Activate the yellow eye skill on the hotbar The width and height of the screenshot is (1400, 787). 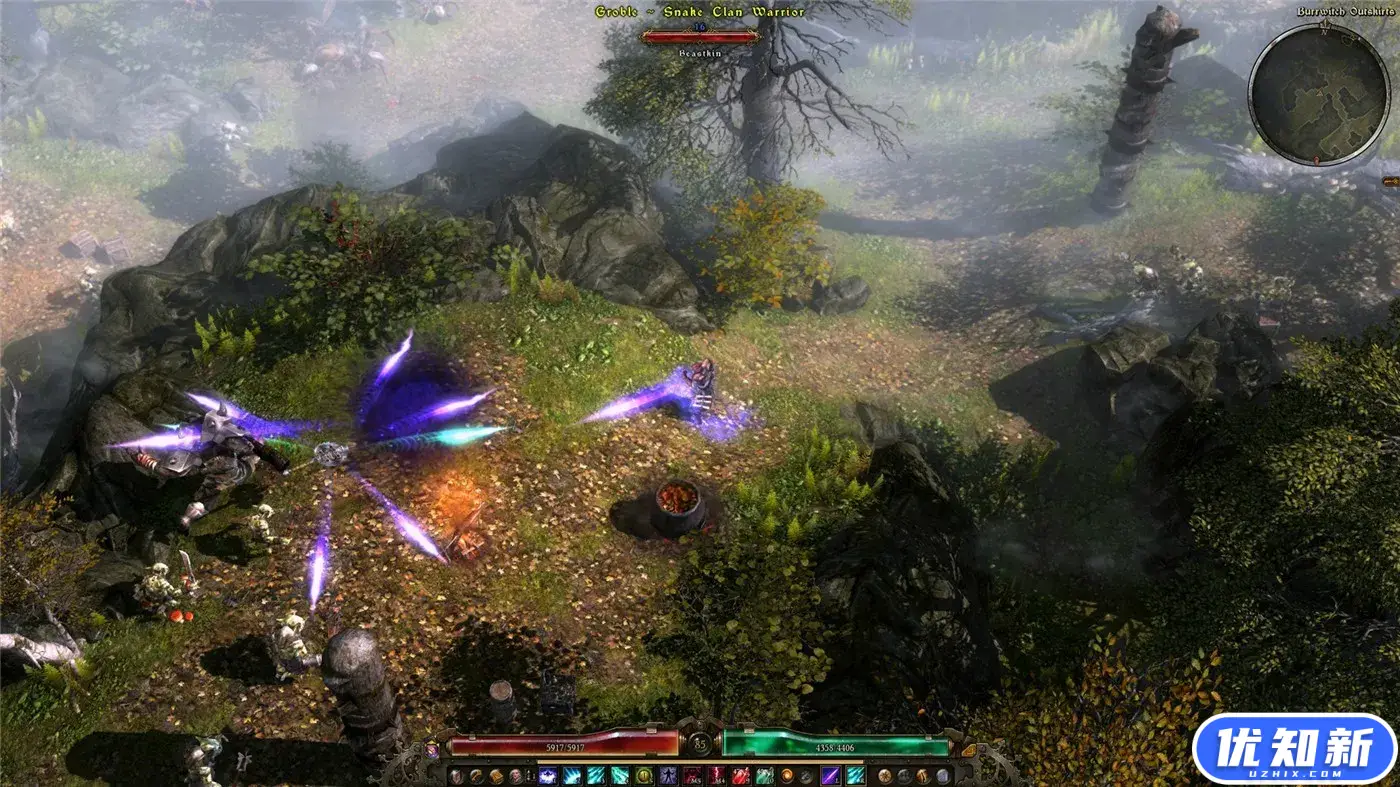point(644,774)
